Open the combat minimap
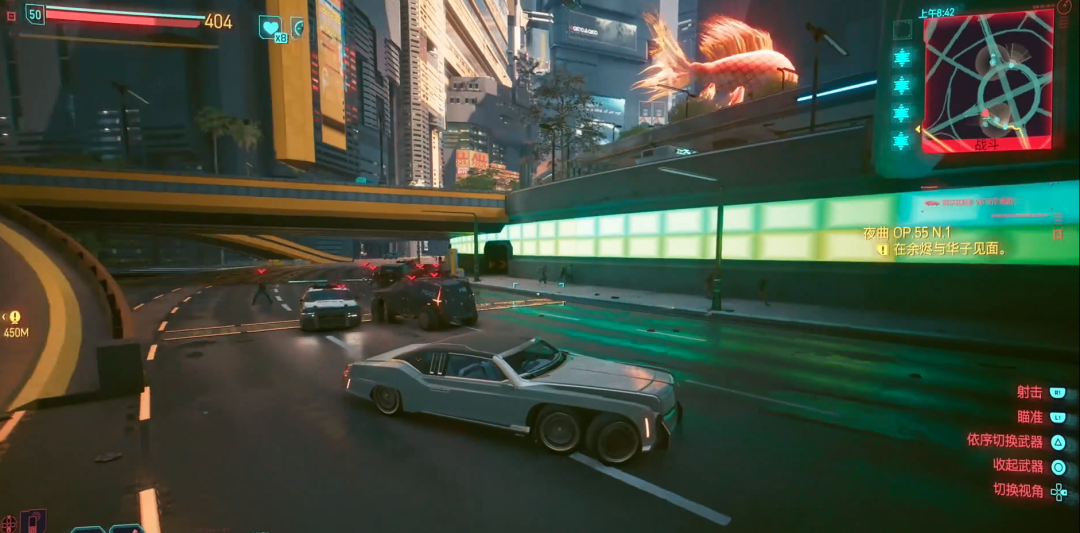This screenshot has height=533, width=1080. click(x=987, y=80)
